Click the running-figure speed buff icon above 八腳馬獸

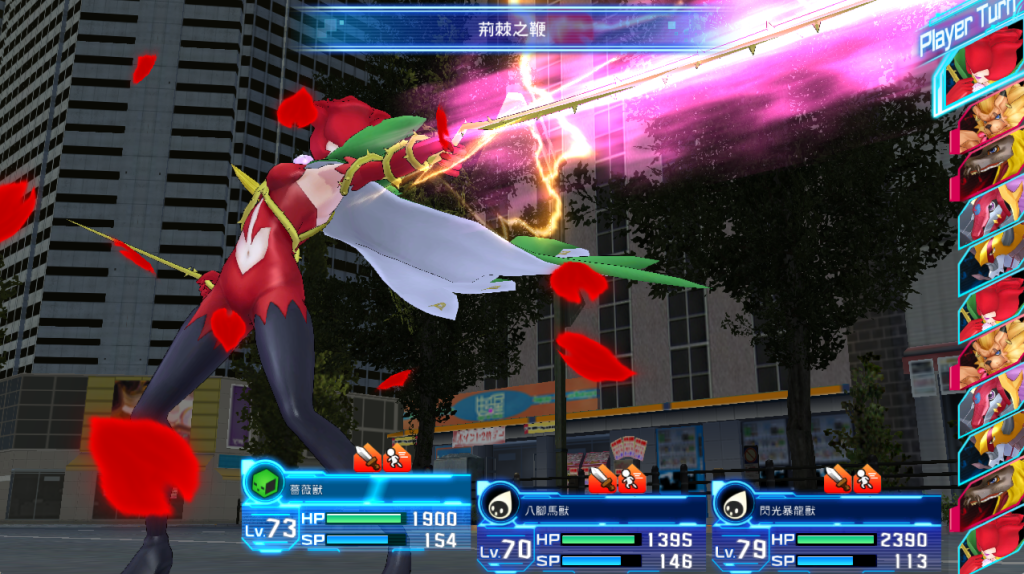coord(631,480)
